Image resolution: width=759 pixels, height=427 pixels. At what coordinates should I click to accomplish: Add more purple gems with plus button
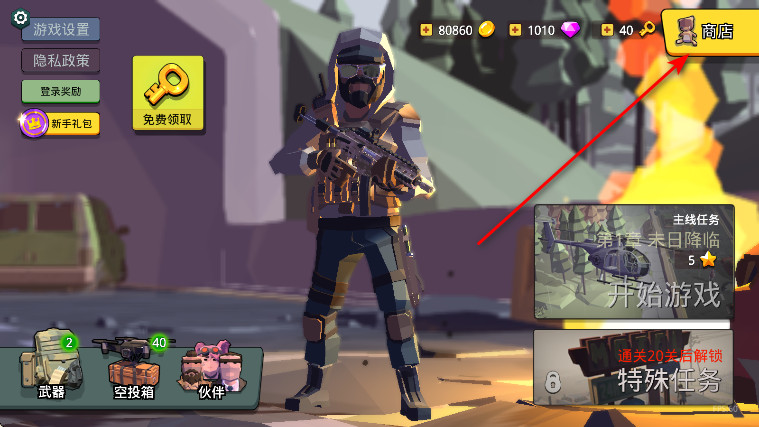click(x=516, y=30)
